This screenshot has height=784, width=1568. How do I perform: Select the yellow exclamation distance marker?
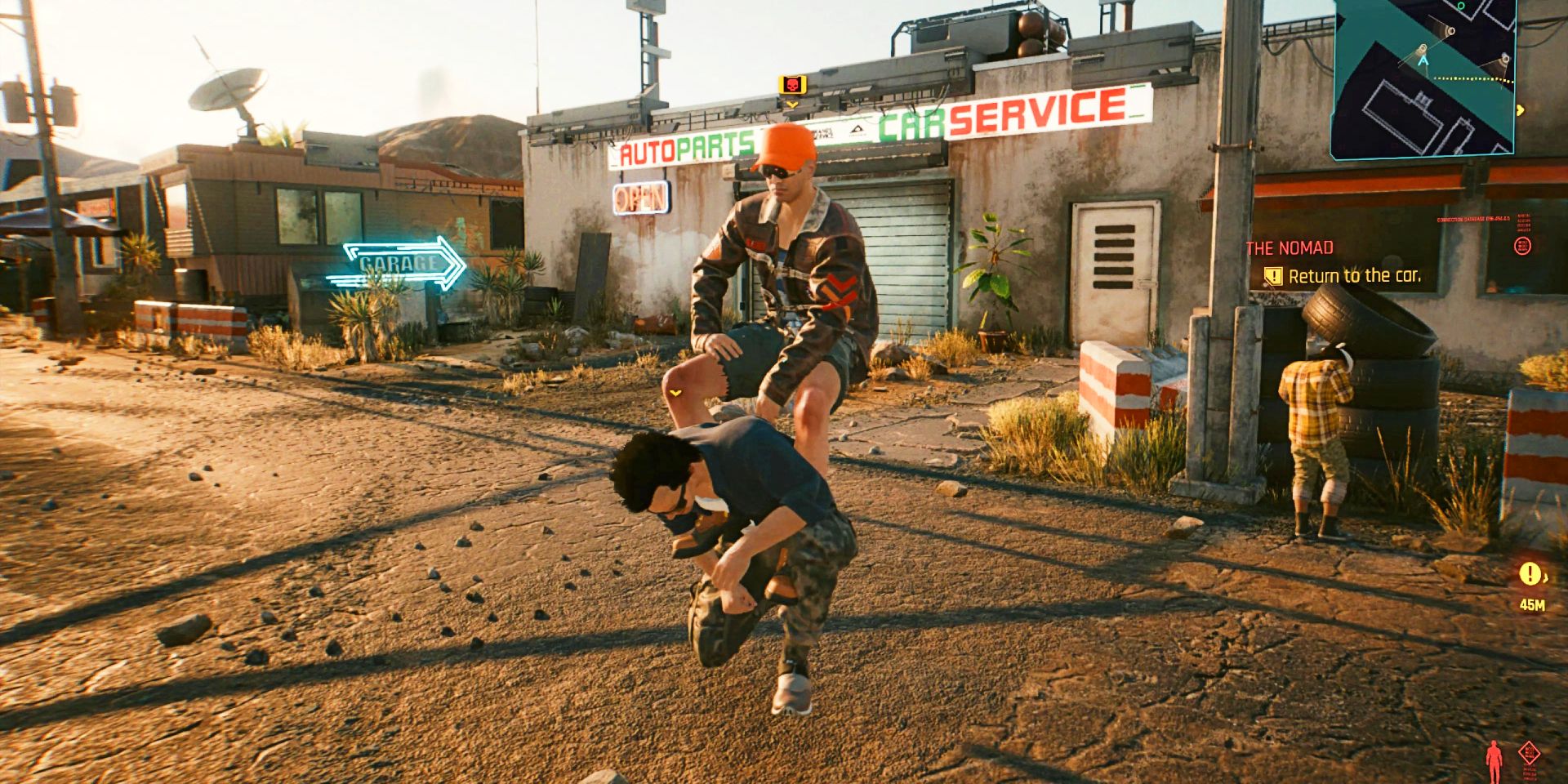pyautogui.click(x=1529, y=573)
